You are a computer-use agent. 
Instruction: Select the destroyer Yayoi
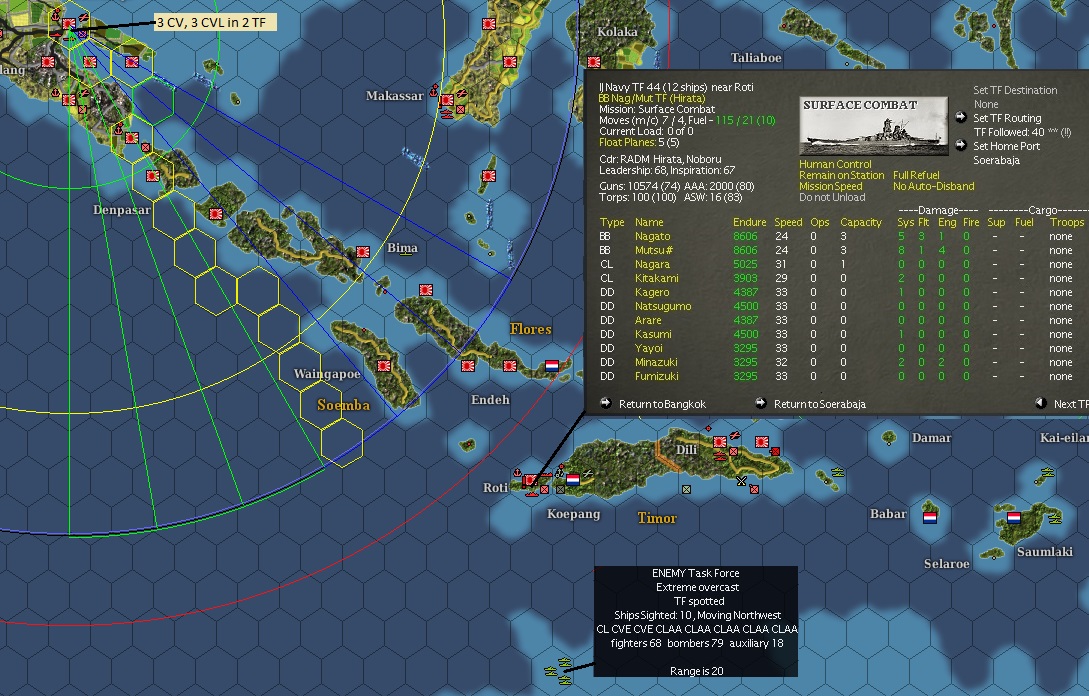click(x=648, y=348)
